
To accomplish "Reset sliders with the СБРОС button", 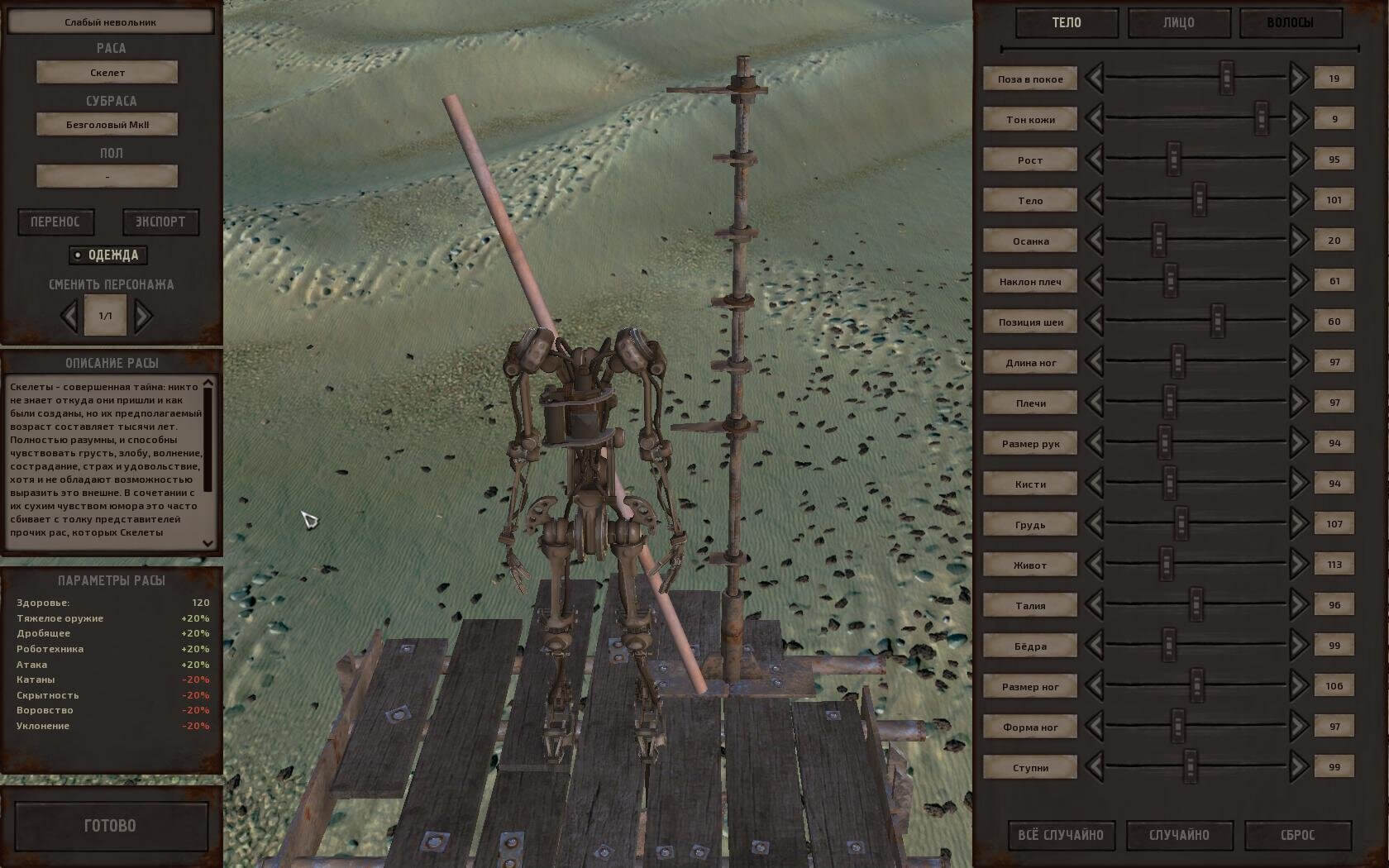I will click(1297, 835).
